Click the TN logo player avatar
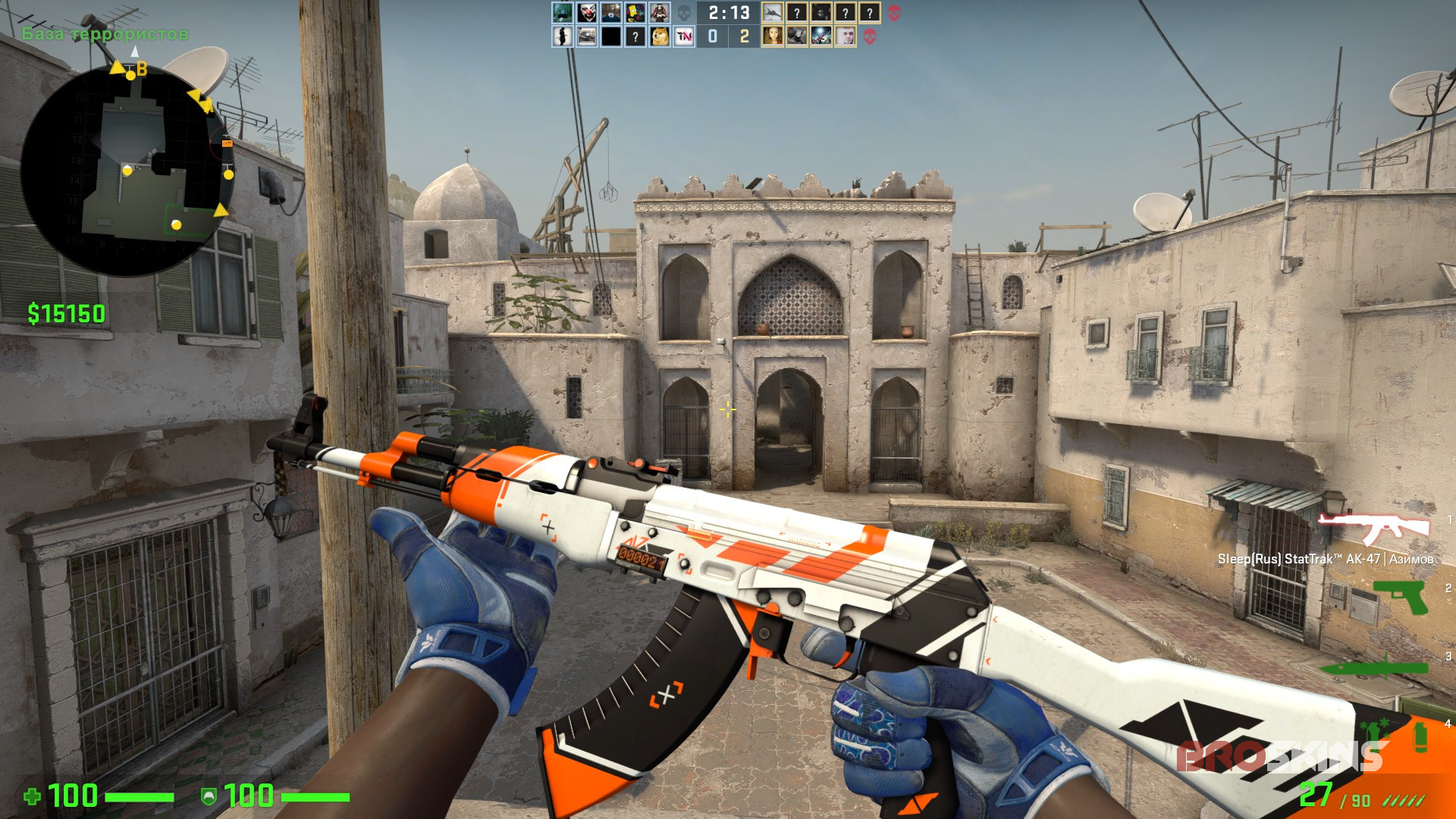Image resolution: width=1456 pixels, height=819 pixels. pyautogui.click(x=683, y=36)
